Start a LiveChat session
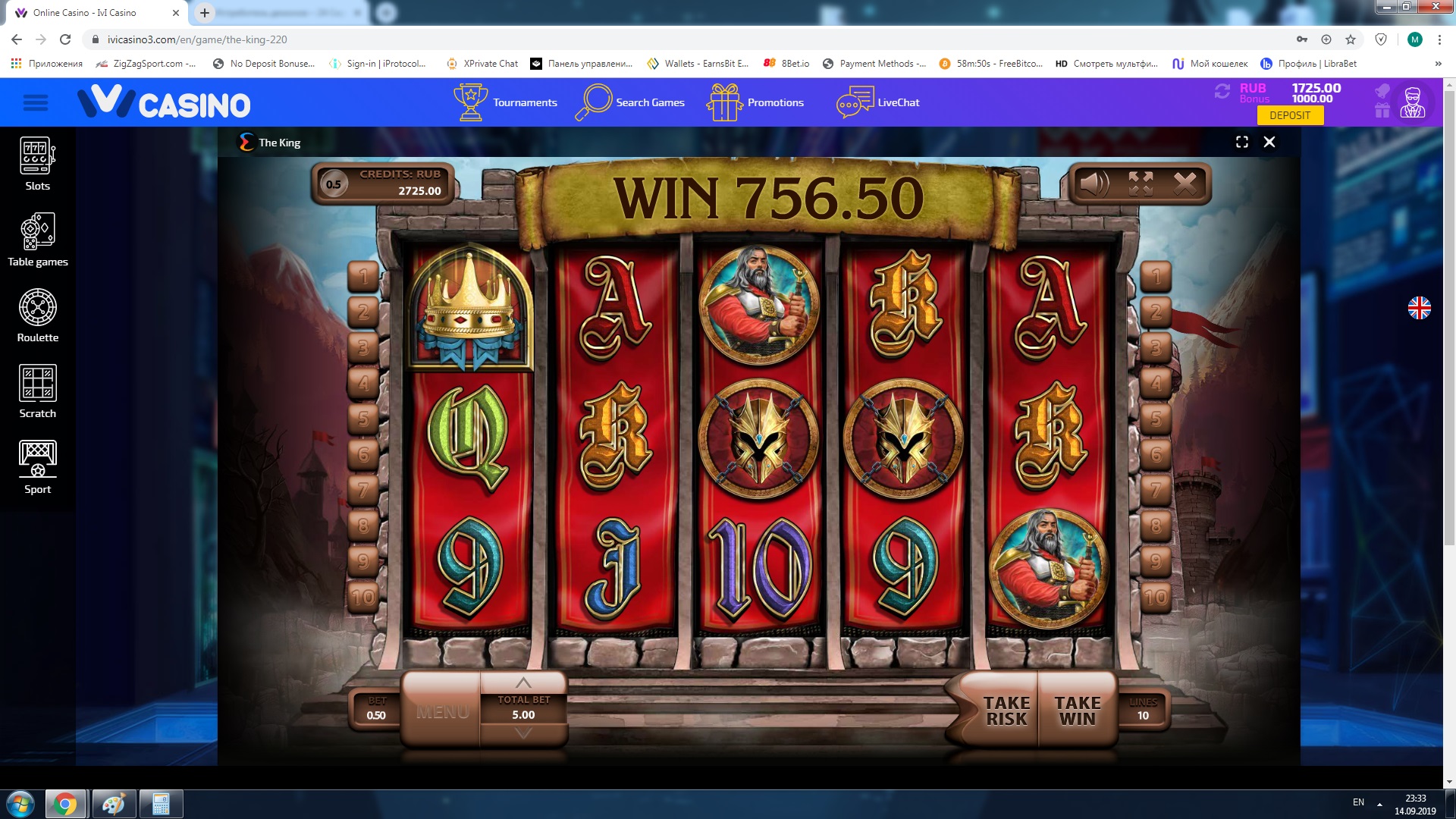The height and width of the screenshot is (819, 1456). pyautogui.click(x=878, y=102)
